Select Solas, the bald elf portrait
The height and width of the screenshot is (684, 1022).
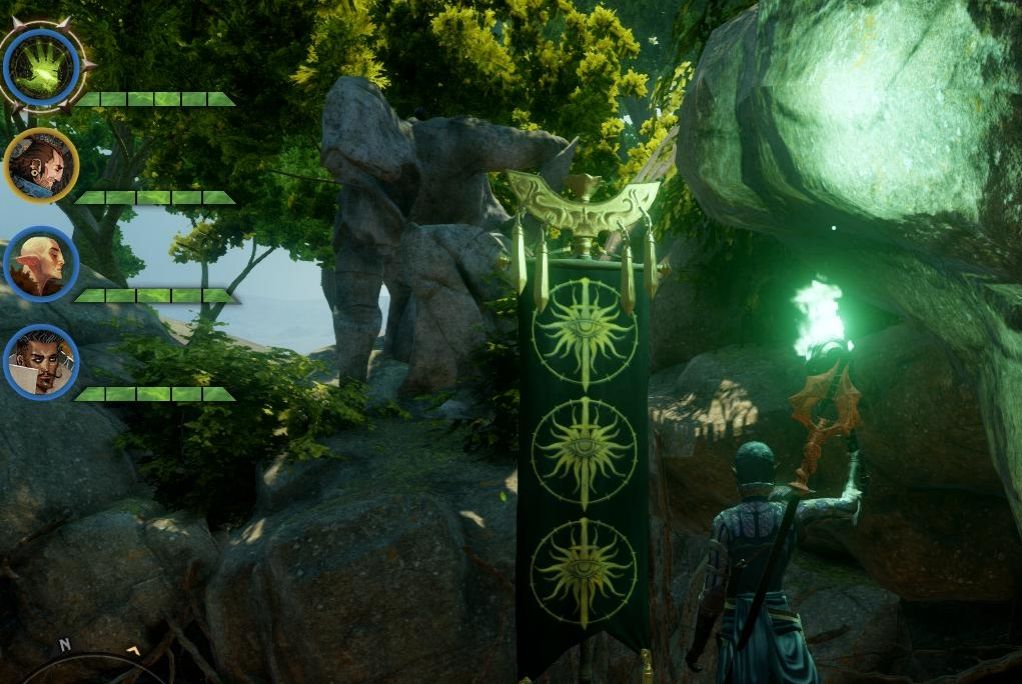tap(41, 264)
